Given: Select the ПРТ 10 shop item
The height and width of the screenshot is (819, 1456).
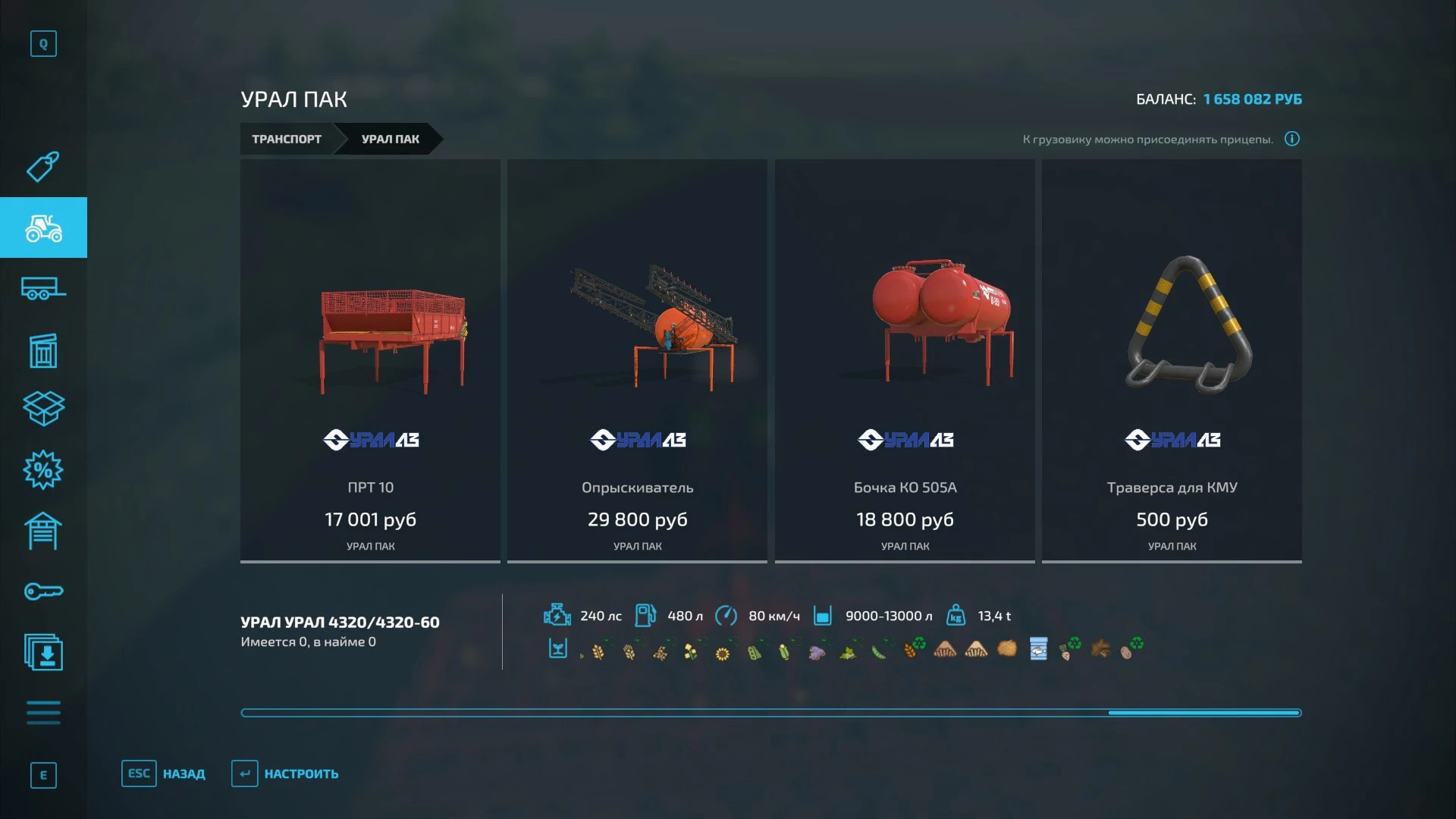Looking at the screenshot, I should [x=370, y=360].
